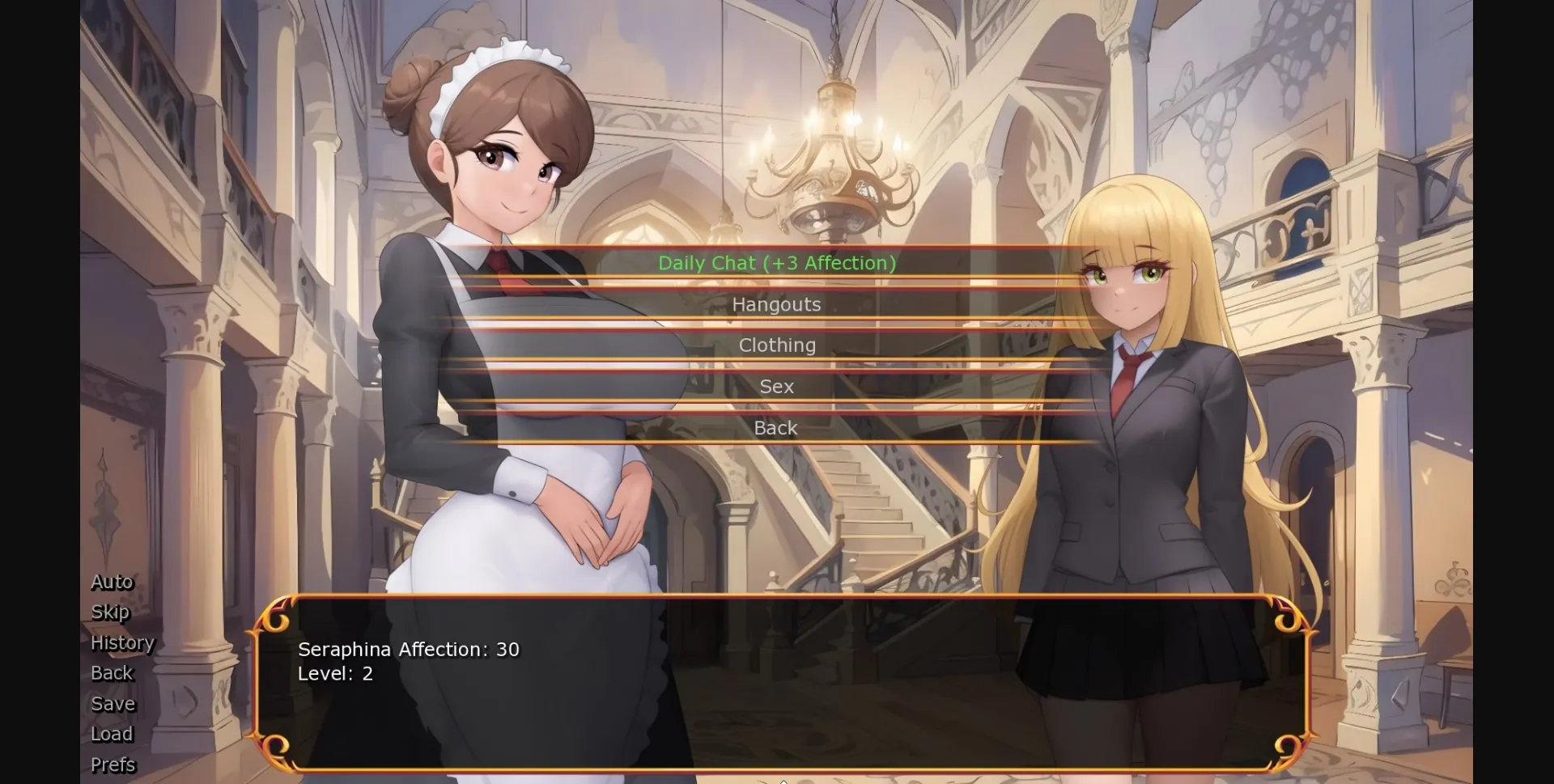Image resolution: width=1554 pixels, height=784 pixels.
Task: Toggle Skip mode on
Action: (x=110, y=612)
